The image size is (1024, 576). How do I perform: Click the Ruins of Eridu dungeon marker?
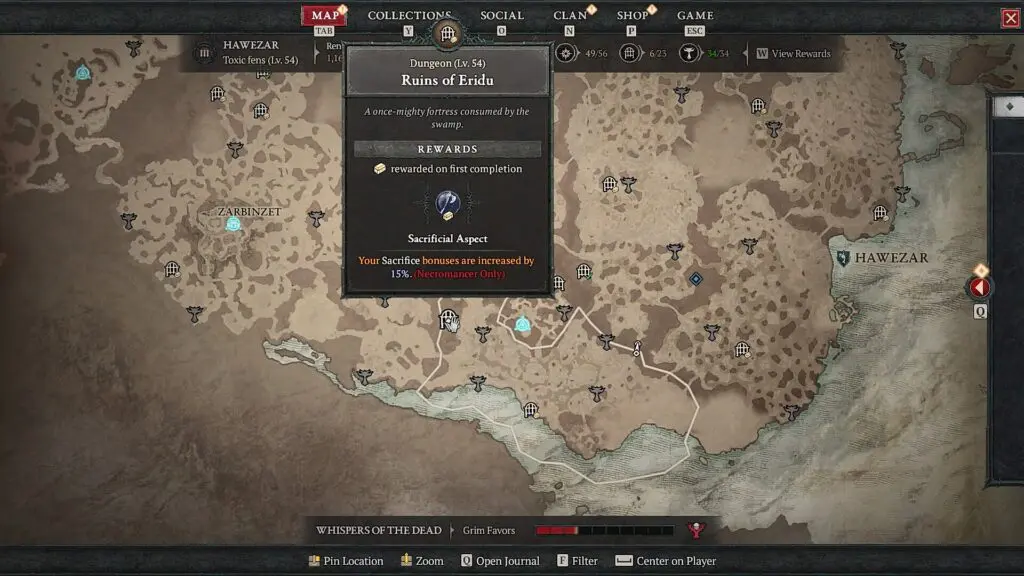coord(447,320)
